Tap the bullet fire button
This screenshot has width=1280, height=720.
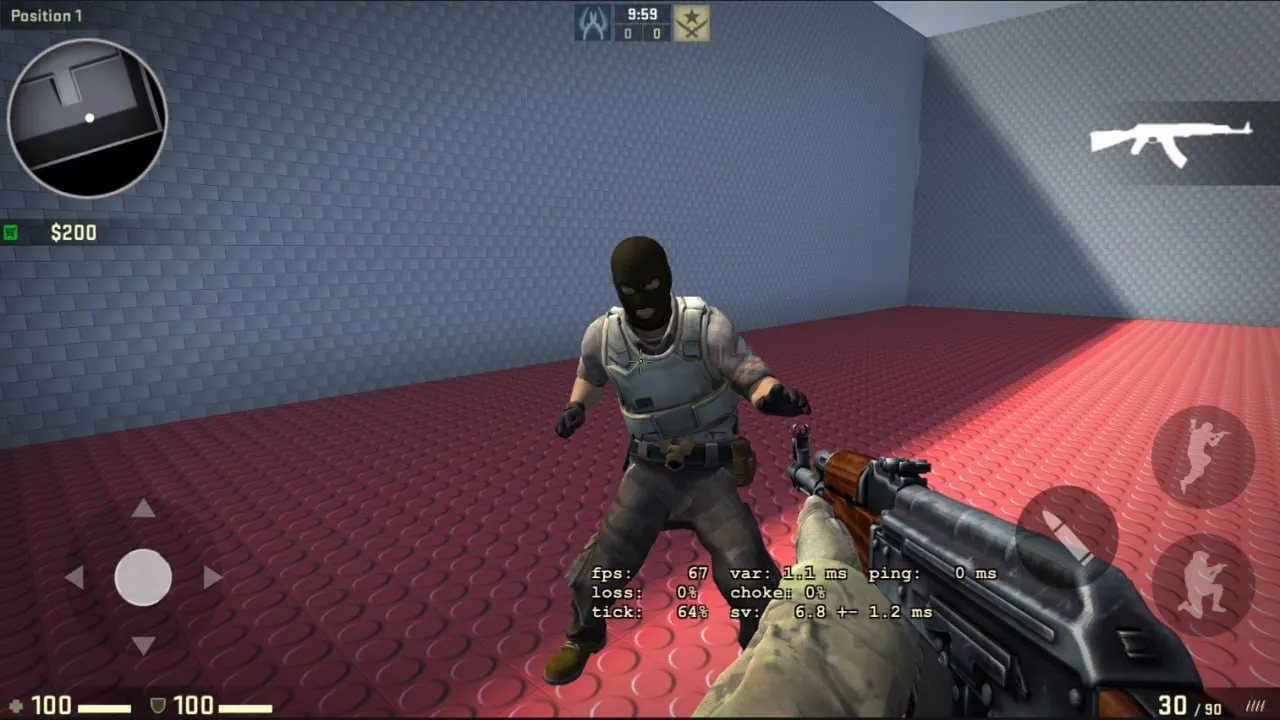coord(1066,537)
